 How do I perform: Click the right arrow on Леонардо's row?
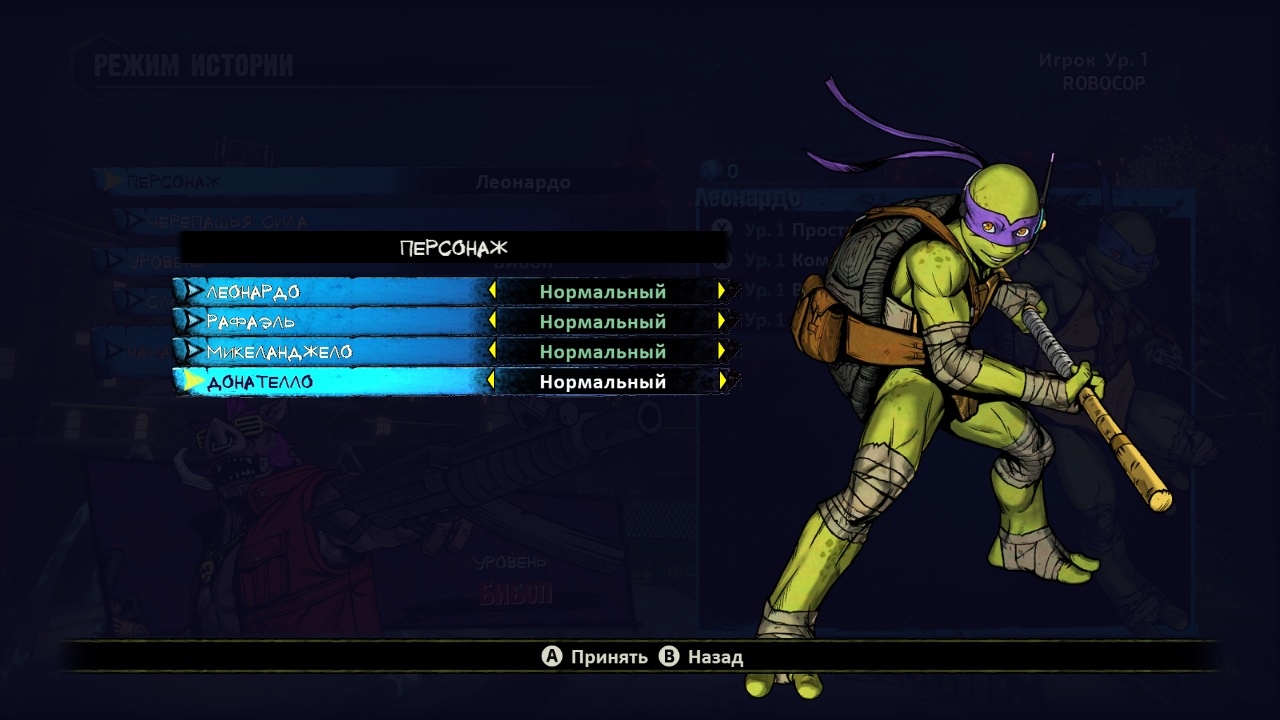(x=721, y=291)
